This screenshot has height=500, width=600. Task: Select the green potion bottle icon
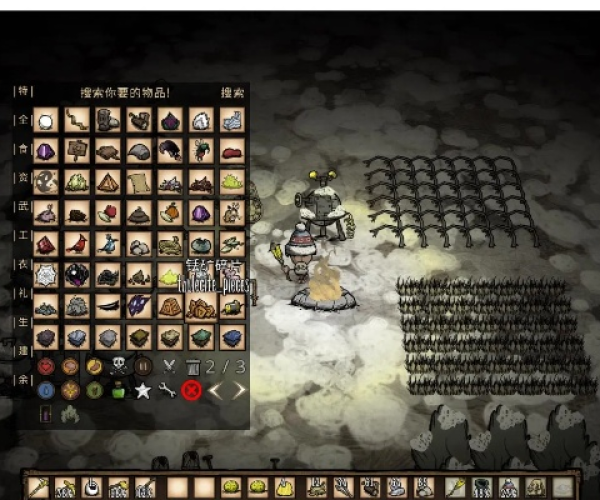pyautogui.click(x=118, y=390)
